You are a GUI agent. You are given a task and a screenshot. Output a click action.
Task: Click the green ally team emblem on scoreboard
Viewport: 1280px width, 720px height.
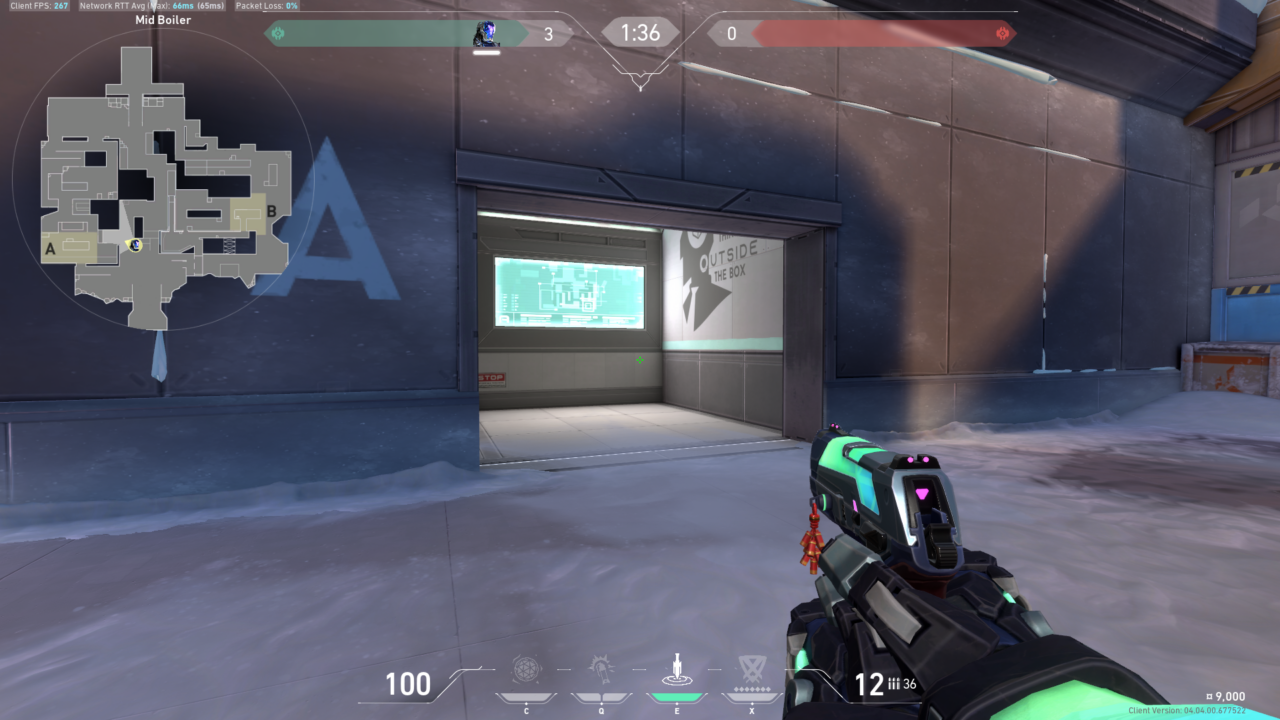click(278, 32)
